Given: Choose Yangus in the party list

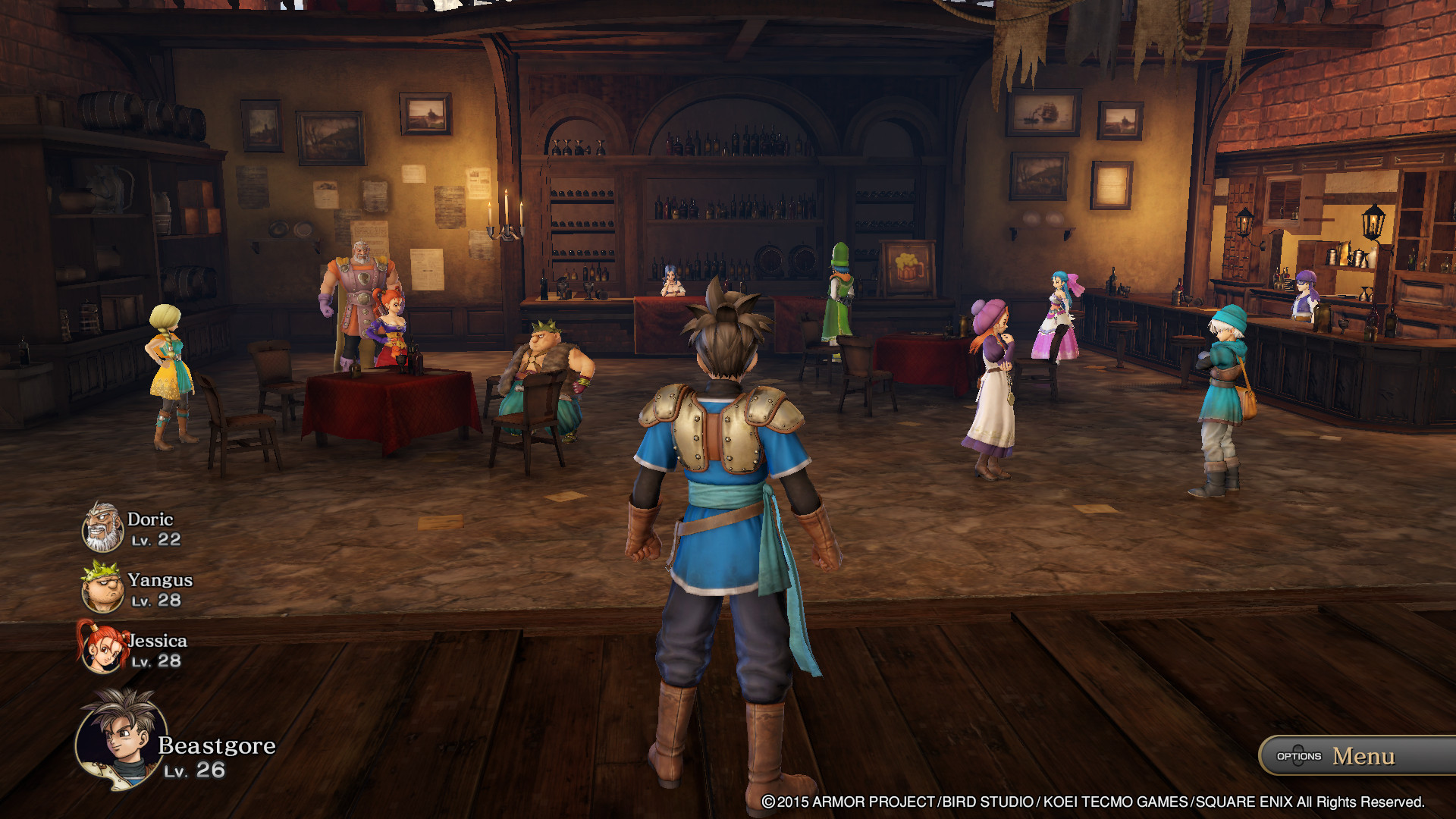Looking at the screenshot, I should (x=103, y=587).
